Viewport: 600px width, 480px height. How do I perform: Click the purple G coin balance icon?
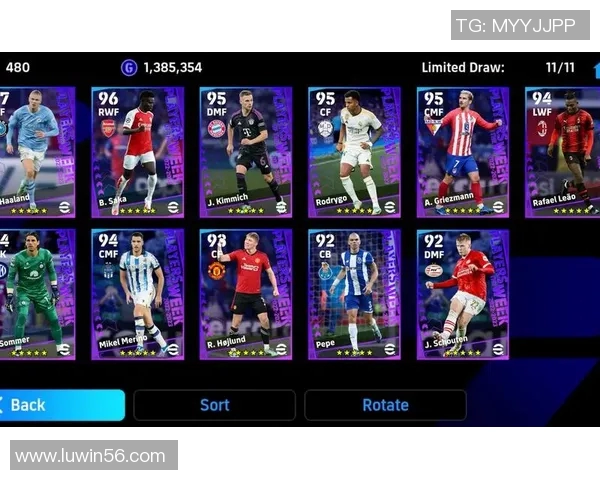(x=129, y=68)
